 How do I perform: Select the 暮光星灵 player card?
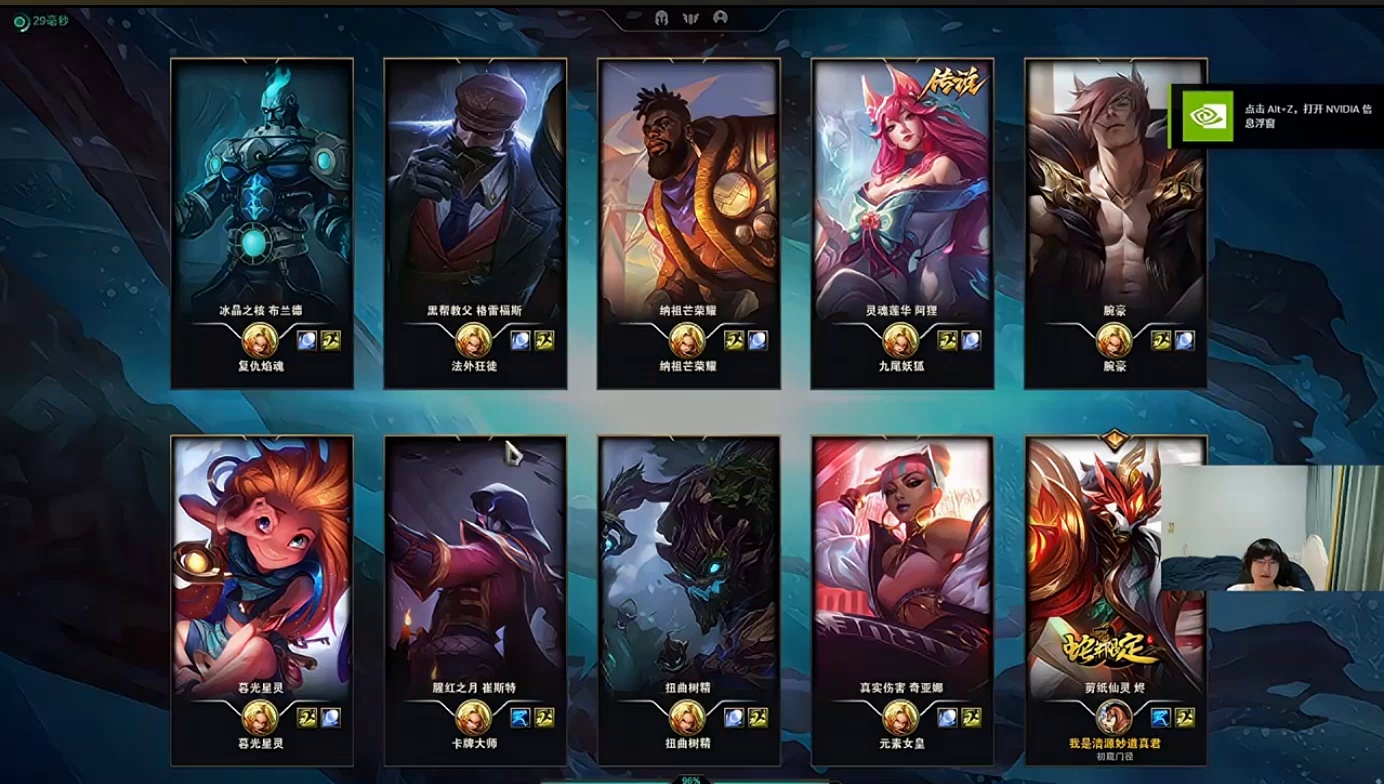click(x=262, y=600)
